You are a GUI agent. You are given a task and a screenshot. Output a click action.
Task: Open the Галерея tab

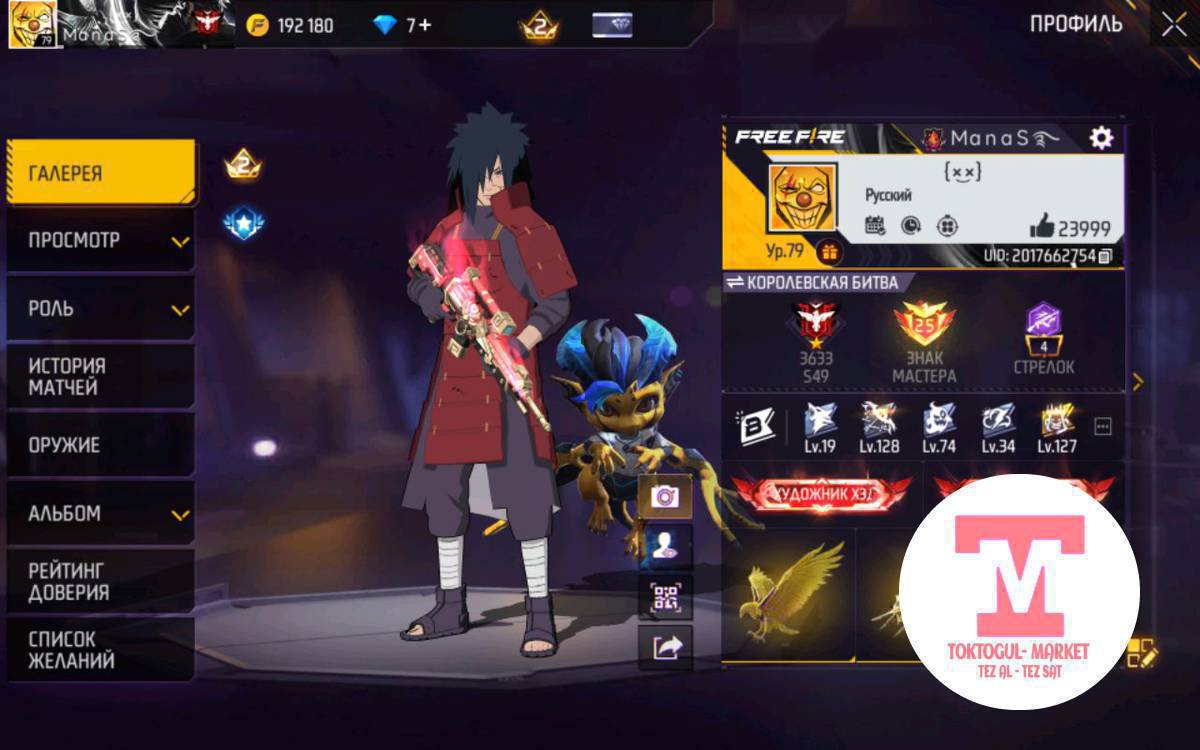(x=100, y=173)
